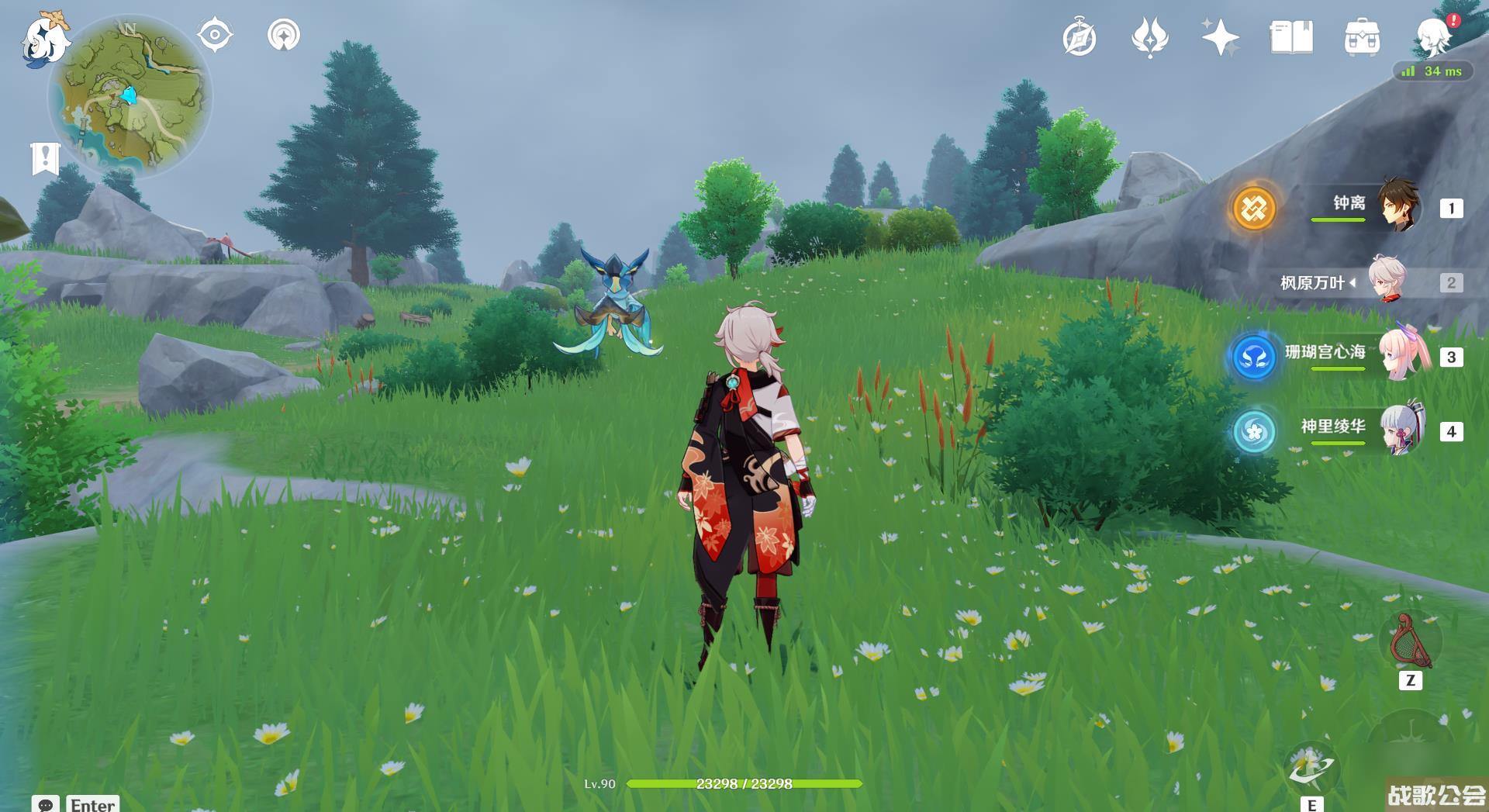
Task: Open the co-op signal icon
Action: [283, 36]
